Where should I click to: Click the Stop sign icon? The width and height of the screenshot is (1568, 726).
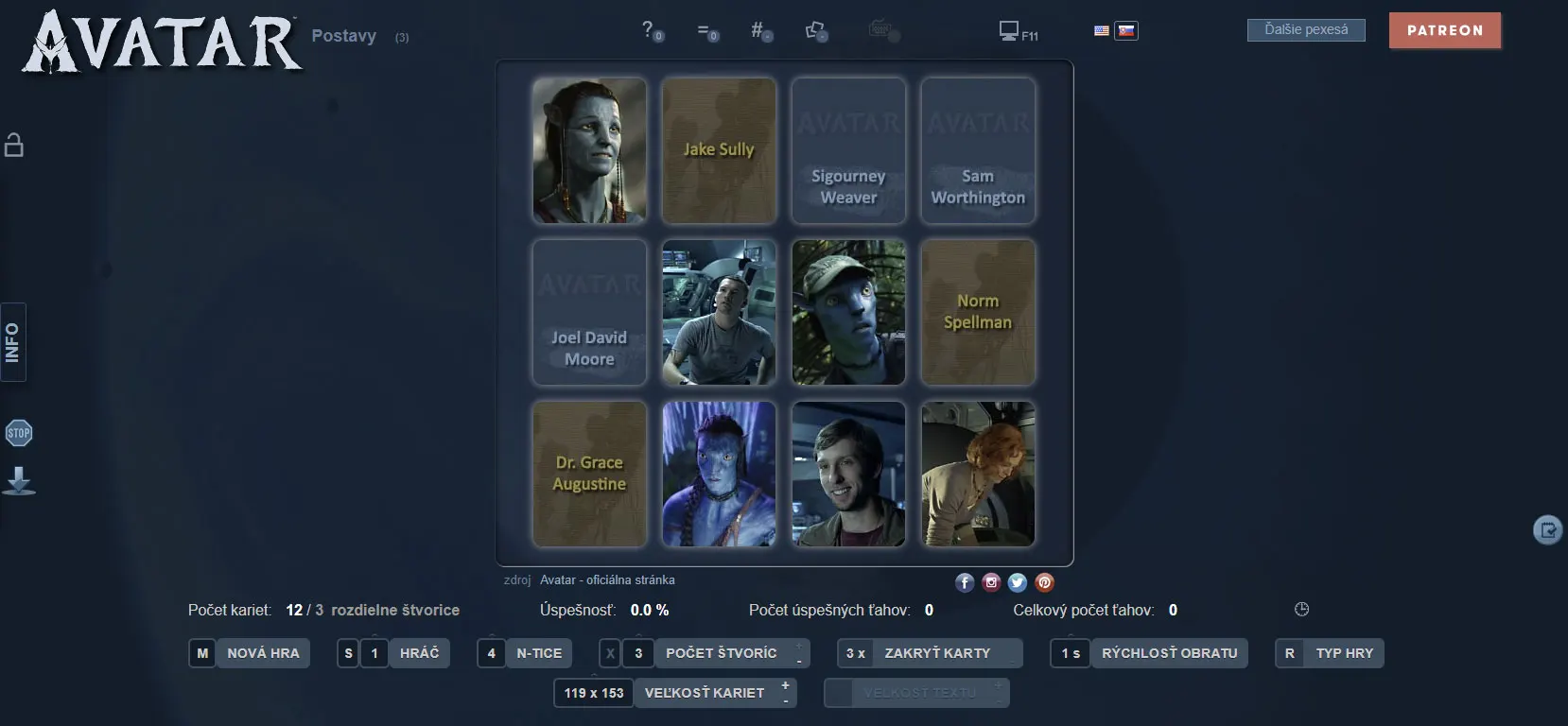tap(19, 434)
